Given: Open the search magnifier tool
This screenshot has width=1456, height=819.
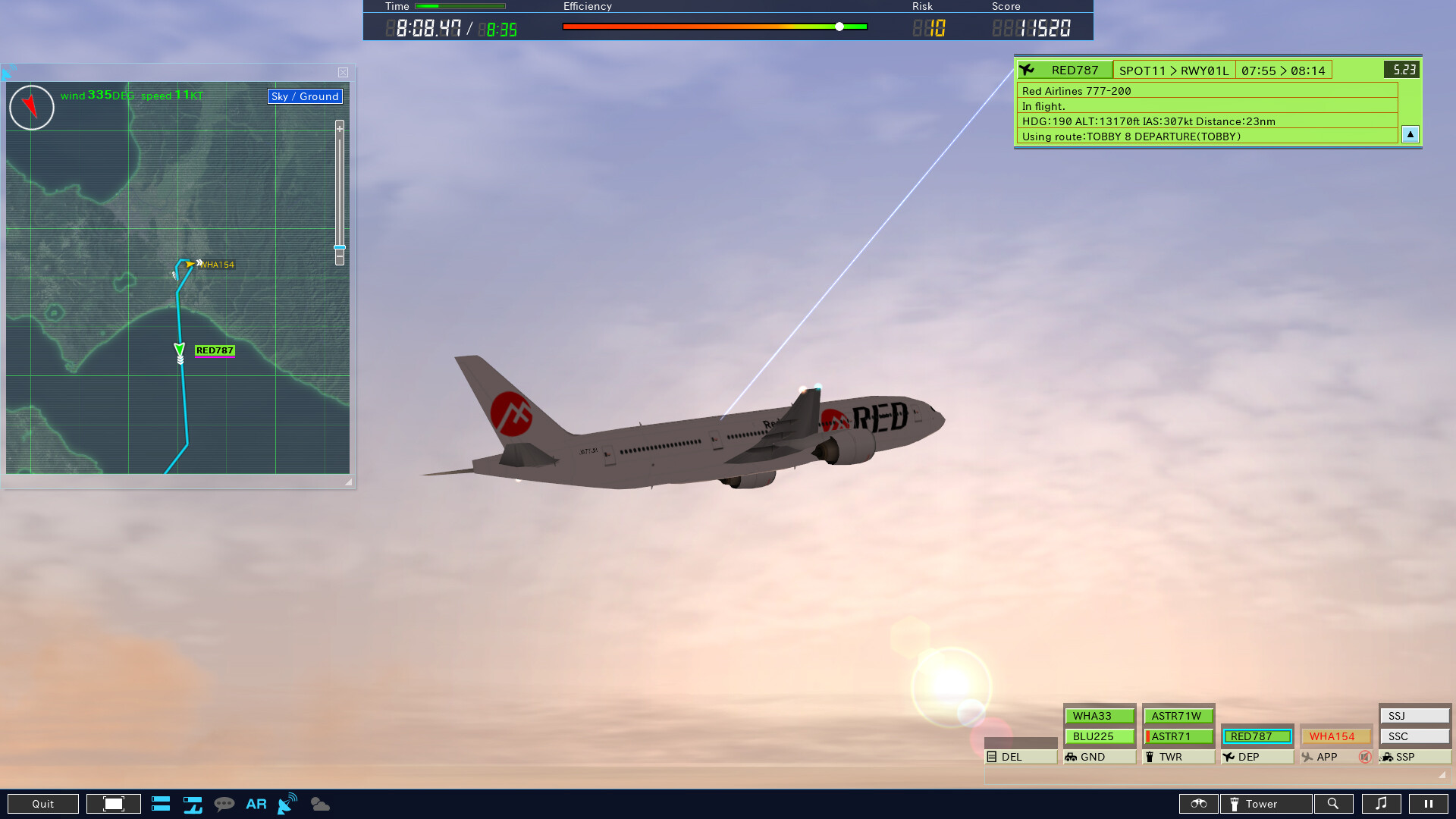Looking at the screenshot, I should pos(1335,803).
